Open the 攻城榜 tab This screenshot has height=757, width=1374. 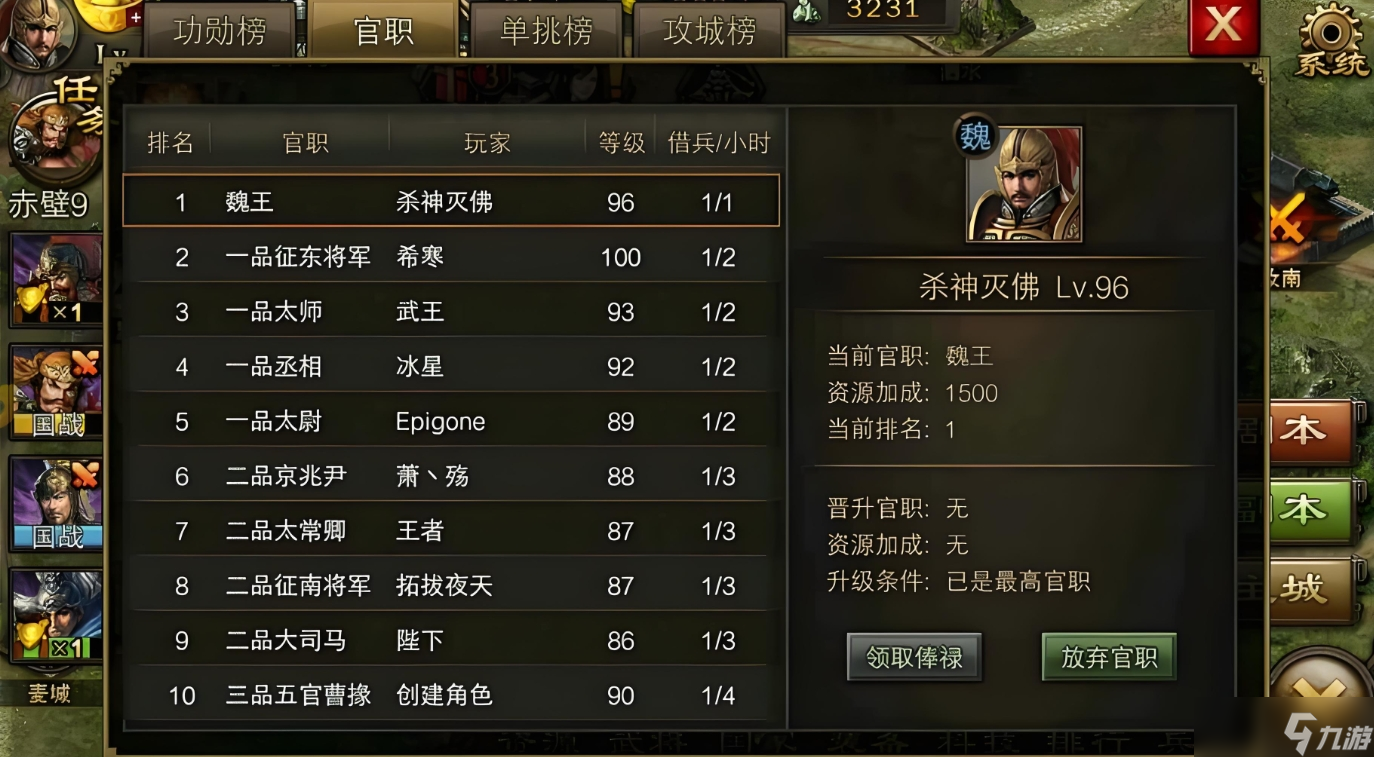(x=709, y=31)
